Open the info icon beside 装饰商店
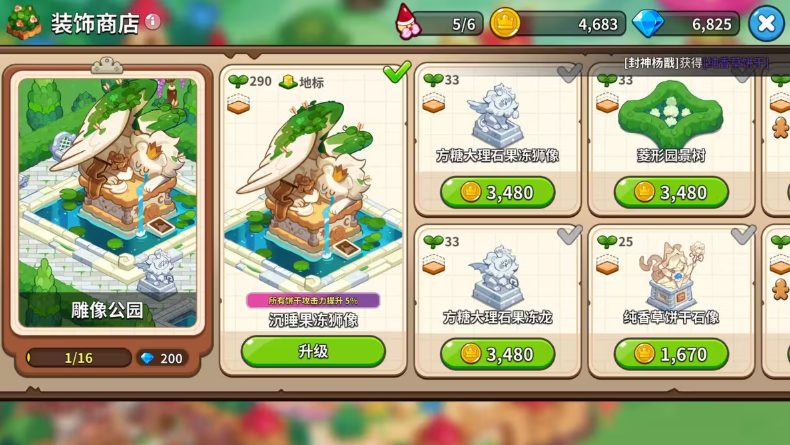This screenshot has width=790, height=445. pyautogui.click(x=153, y=21)
